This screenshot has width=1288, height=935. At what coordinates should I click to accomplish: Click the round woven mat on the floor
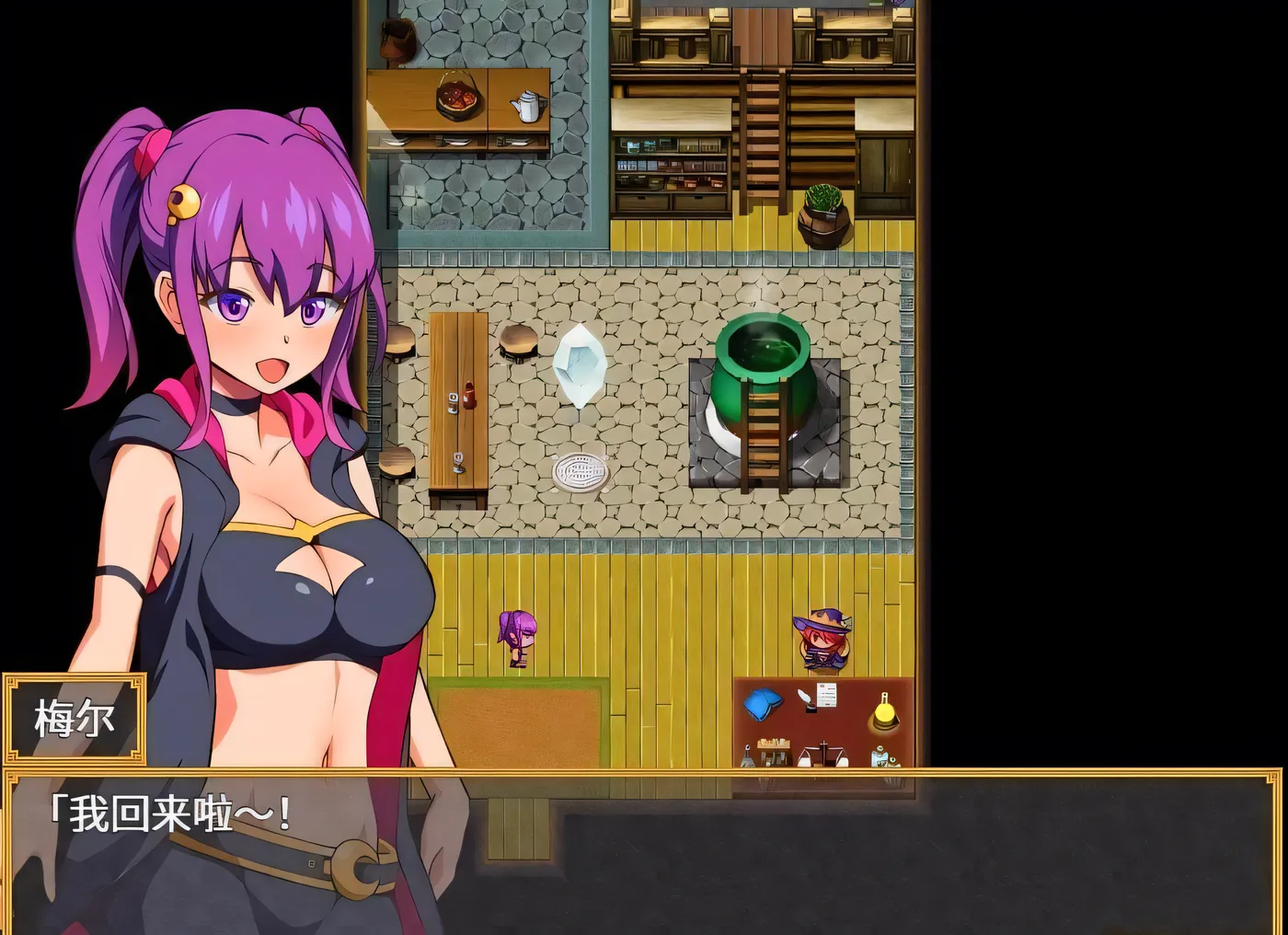[x=579, y=473]
